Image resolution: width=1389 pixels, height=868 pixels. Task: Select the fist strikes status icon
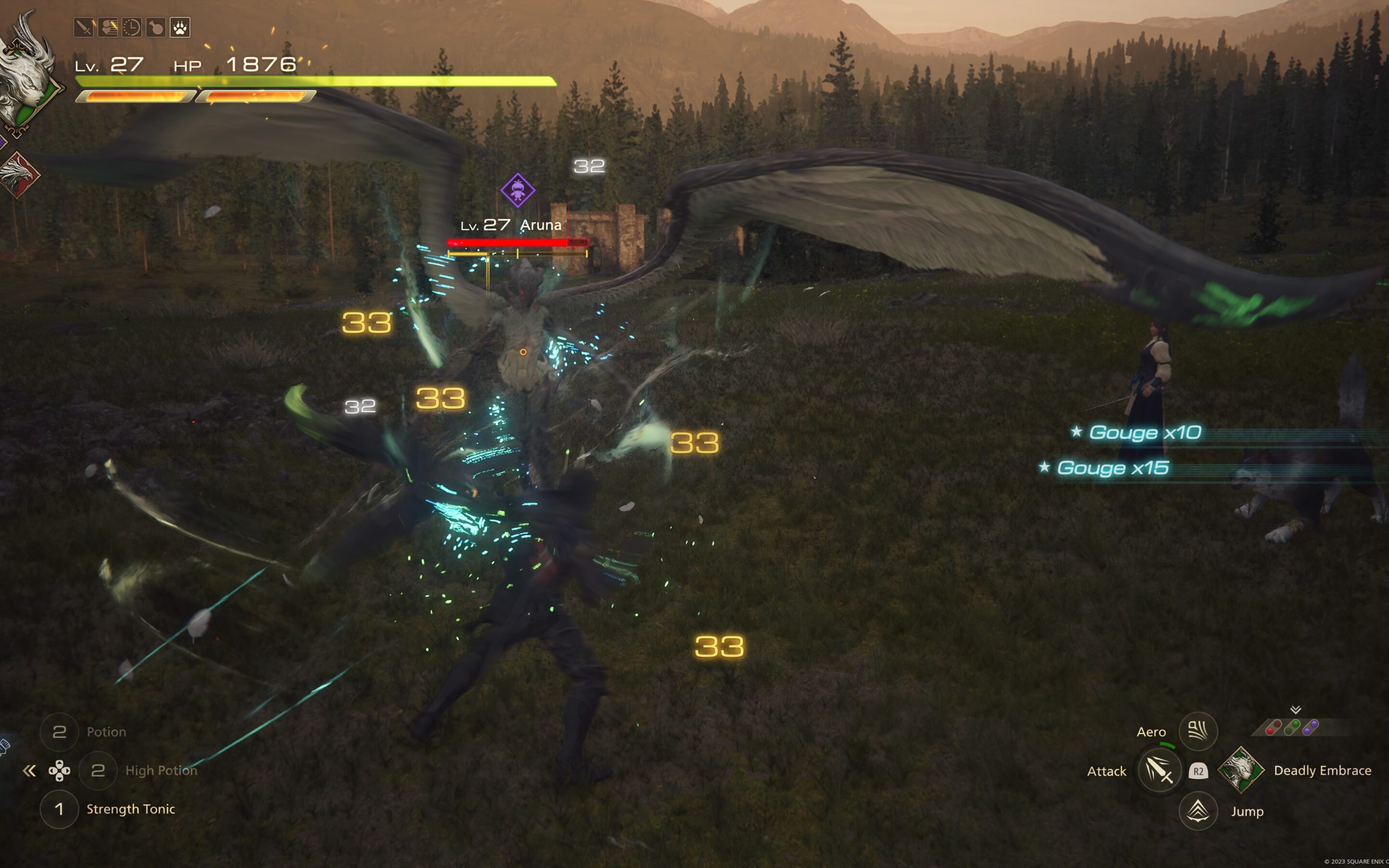108,27
